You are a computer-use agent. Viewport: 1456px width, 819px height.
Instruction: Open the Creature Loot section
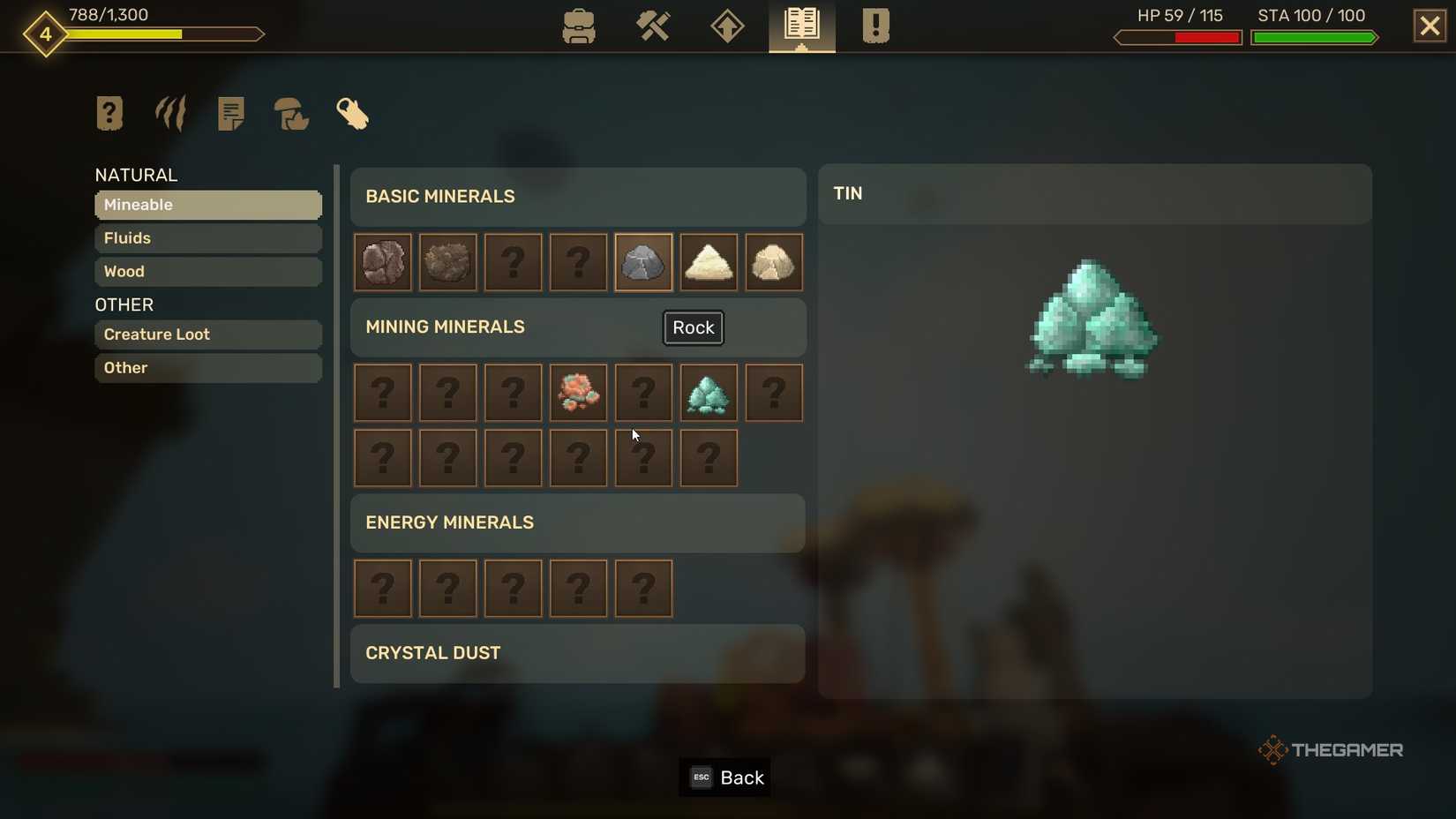pos(207,334)
